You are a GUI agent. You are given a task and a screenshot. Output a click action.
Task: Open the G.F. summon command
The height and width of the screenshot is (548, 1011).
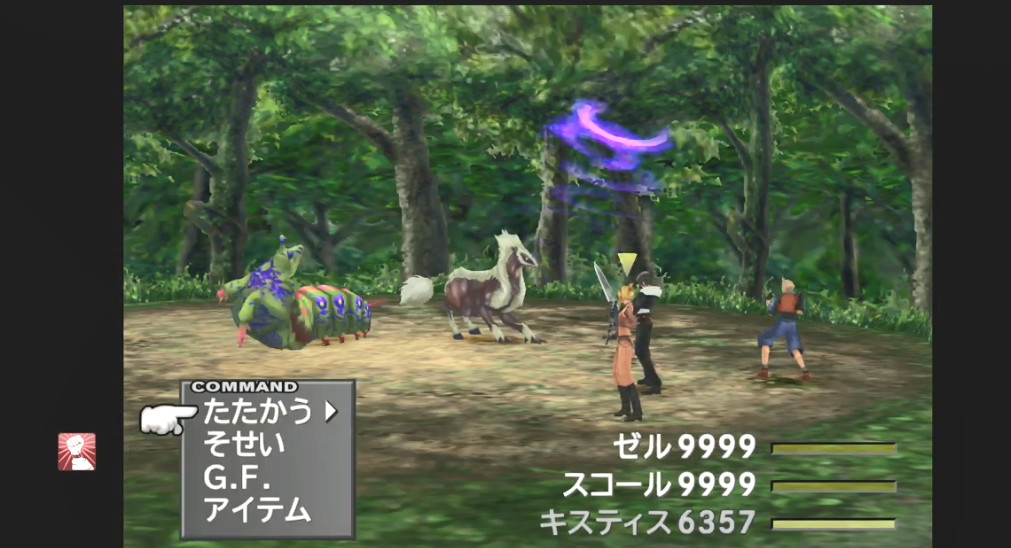(239, 478)
